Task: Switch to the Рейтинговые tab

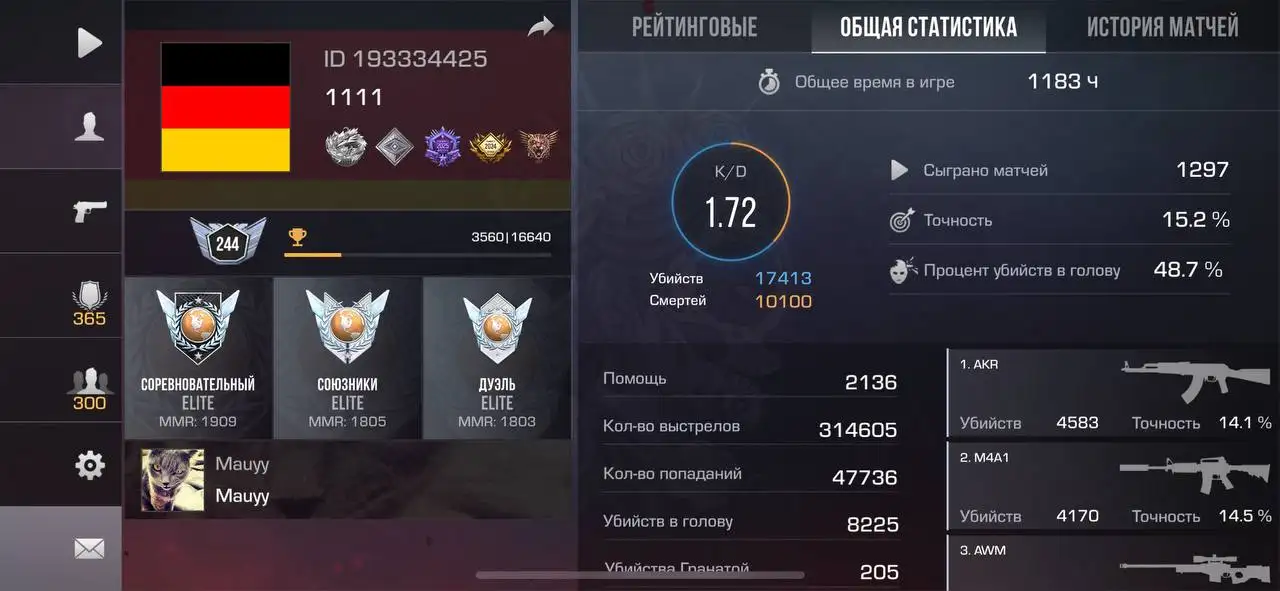Action: point(694,26)
